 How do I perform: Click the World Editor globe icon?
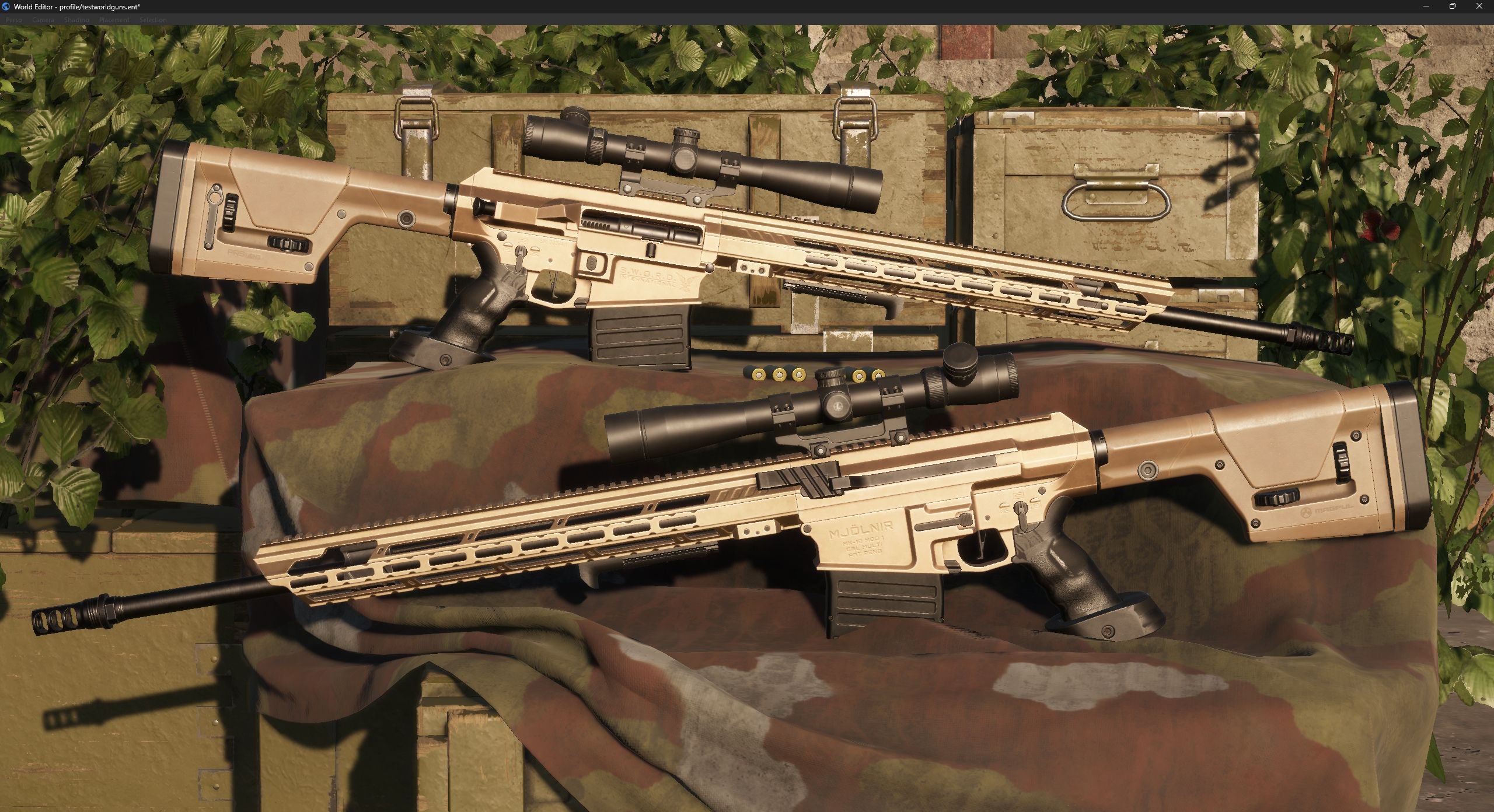(x=6, y=7)
